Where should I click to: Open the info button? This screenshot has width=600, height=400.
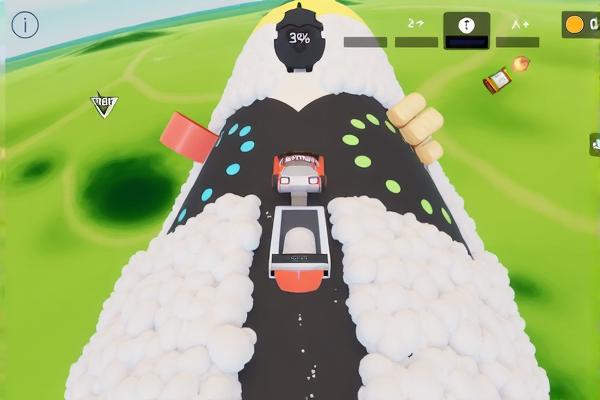click(x=25, y=25)
